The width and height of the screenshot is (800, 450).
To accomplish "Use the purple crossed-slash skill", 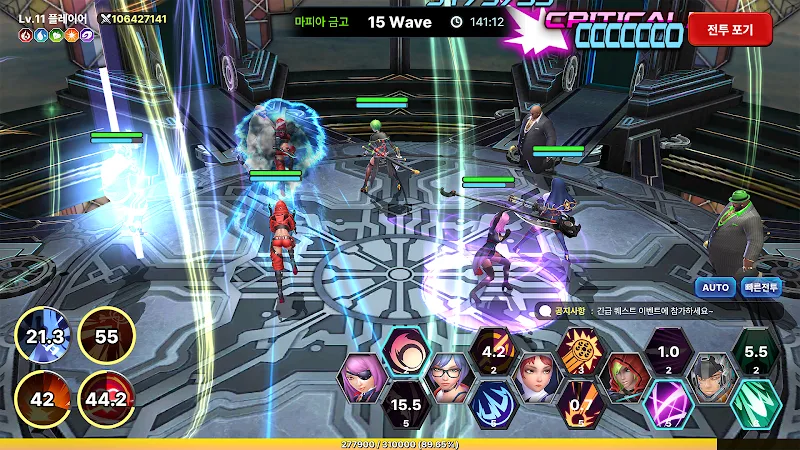I will click(x=667, y=404).
